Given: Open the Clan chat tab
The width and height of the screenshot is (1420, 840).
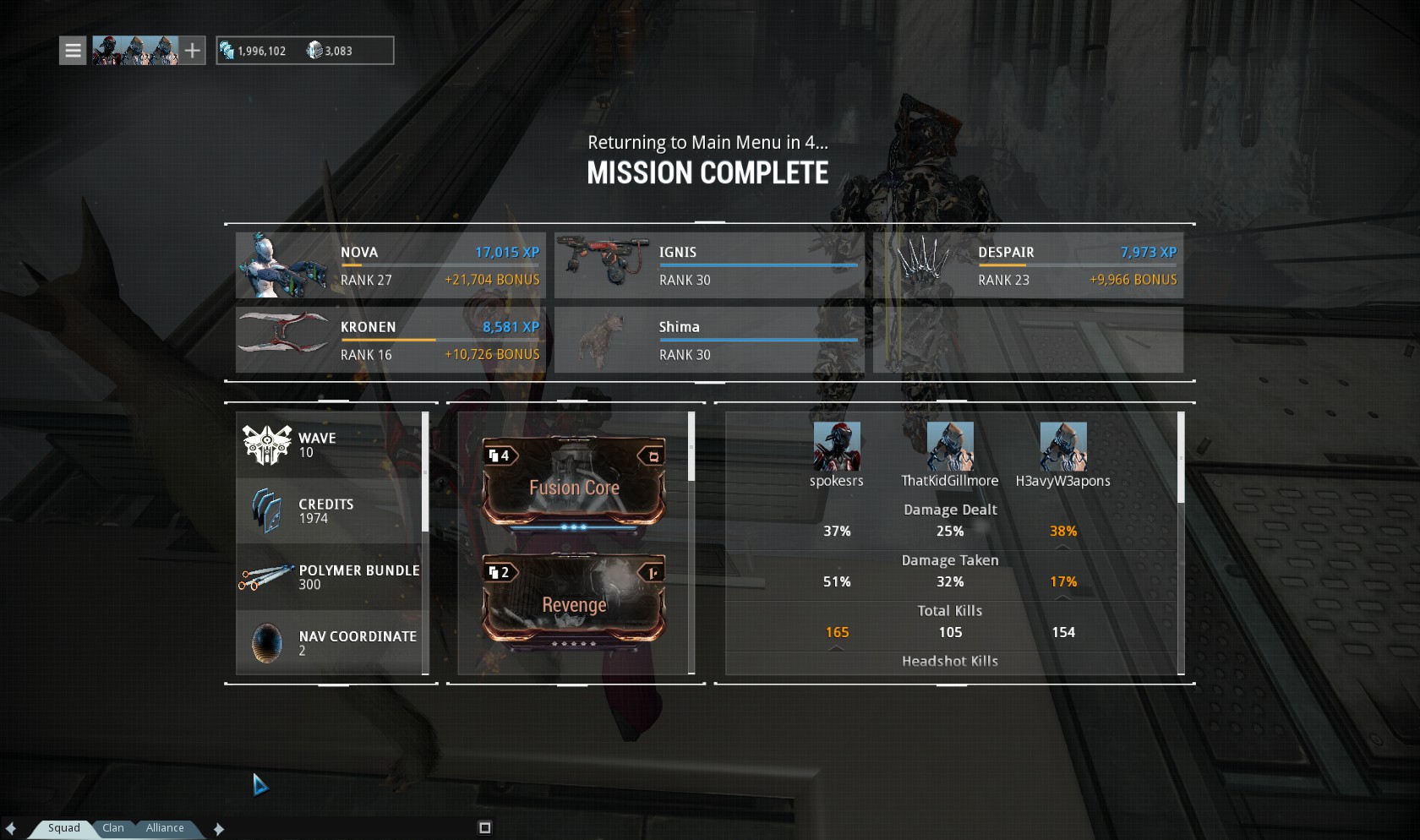Looking at the screenshot, I should [113, 828].
